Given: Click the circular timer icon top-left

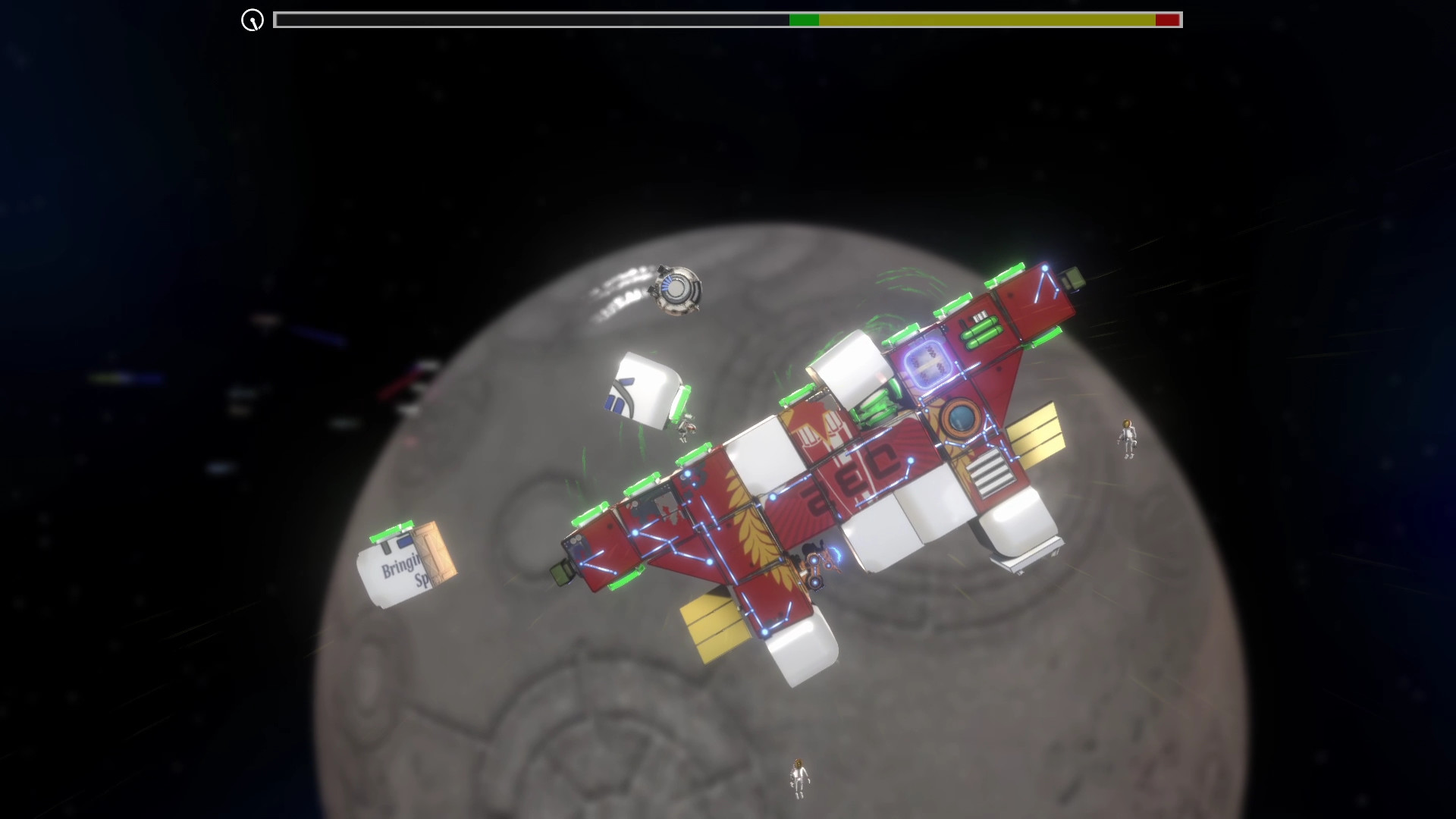Looking at the screenshot, I should (251, 20).
